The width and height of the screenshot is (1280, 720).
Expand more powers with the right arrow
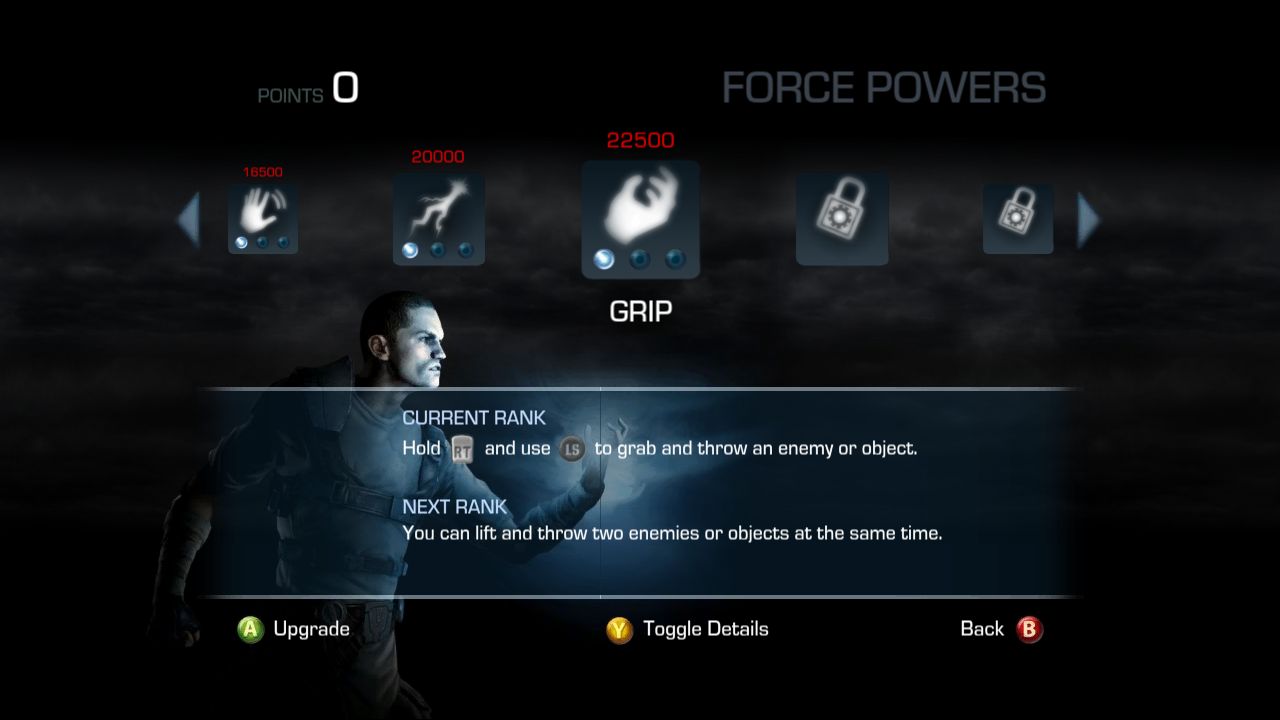[1089, 218]
